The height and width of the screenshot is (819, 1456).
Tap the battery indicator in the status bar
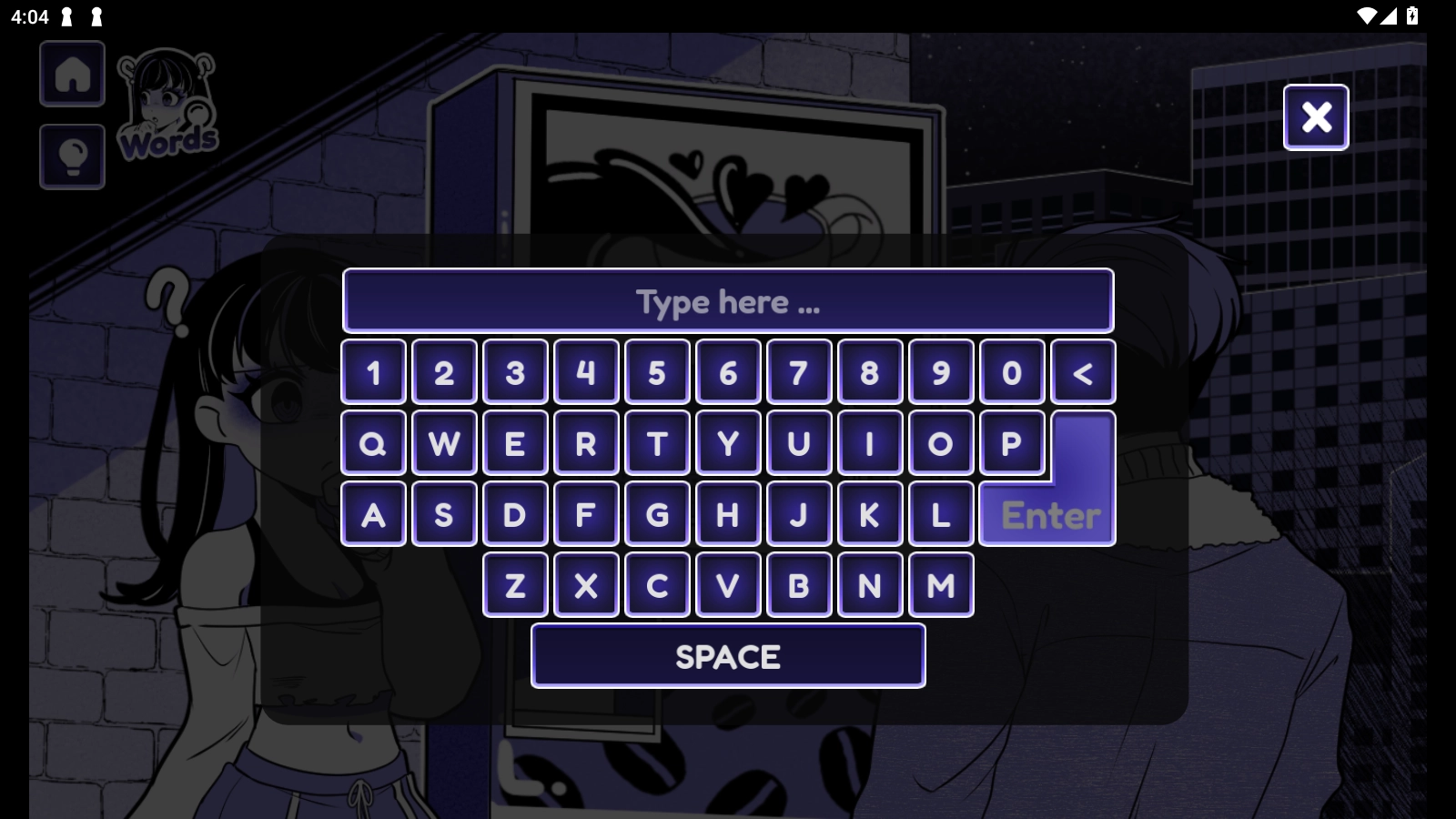pos(1412,14)
